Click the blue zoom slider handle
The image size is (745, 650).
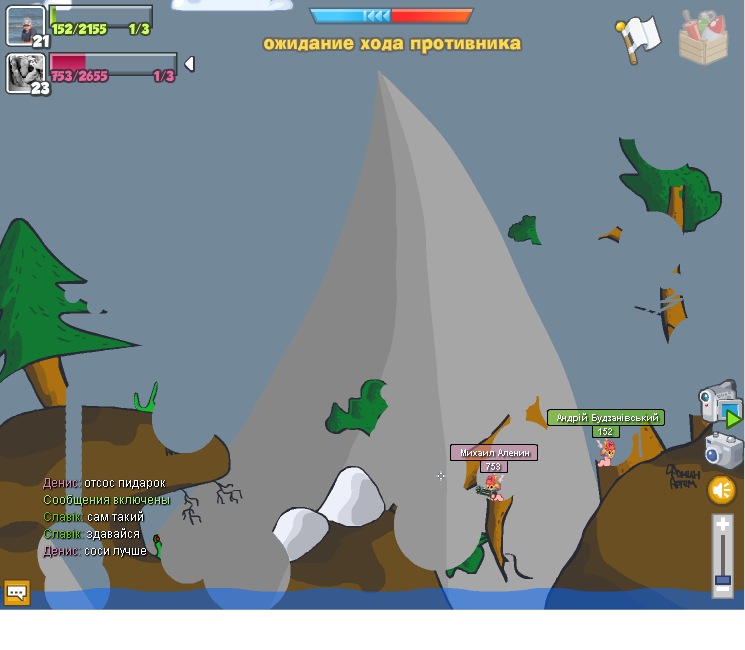[723, 580]
